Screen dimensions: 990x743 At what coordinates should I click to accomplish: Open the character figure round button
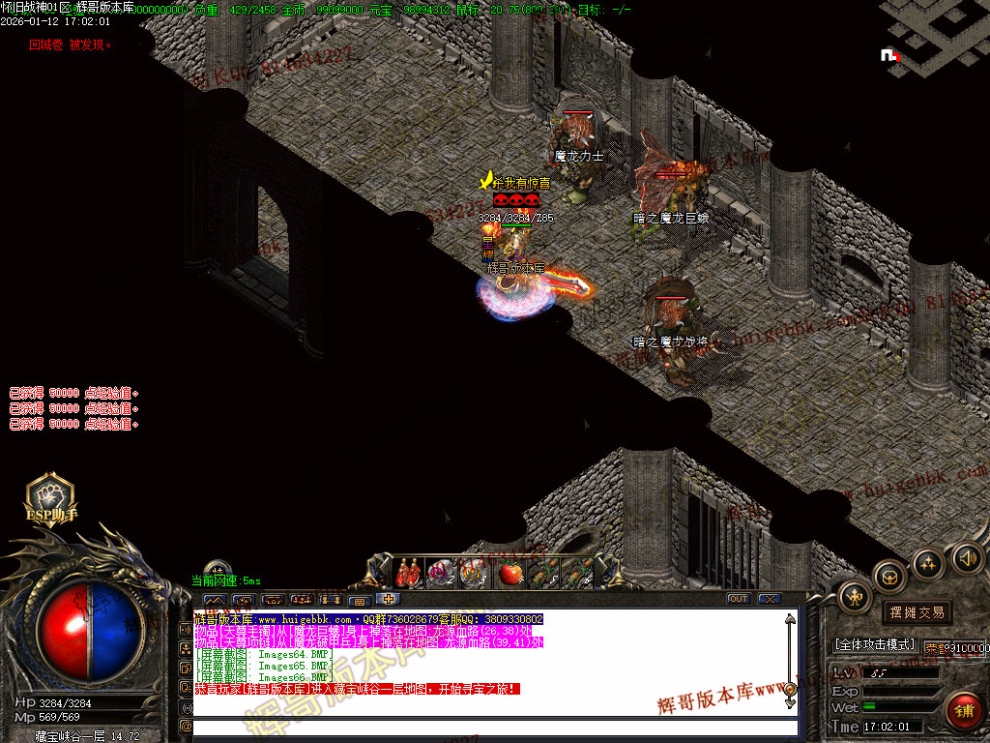[x=856, y=598]
